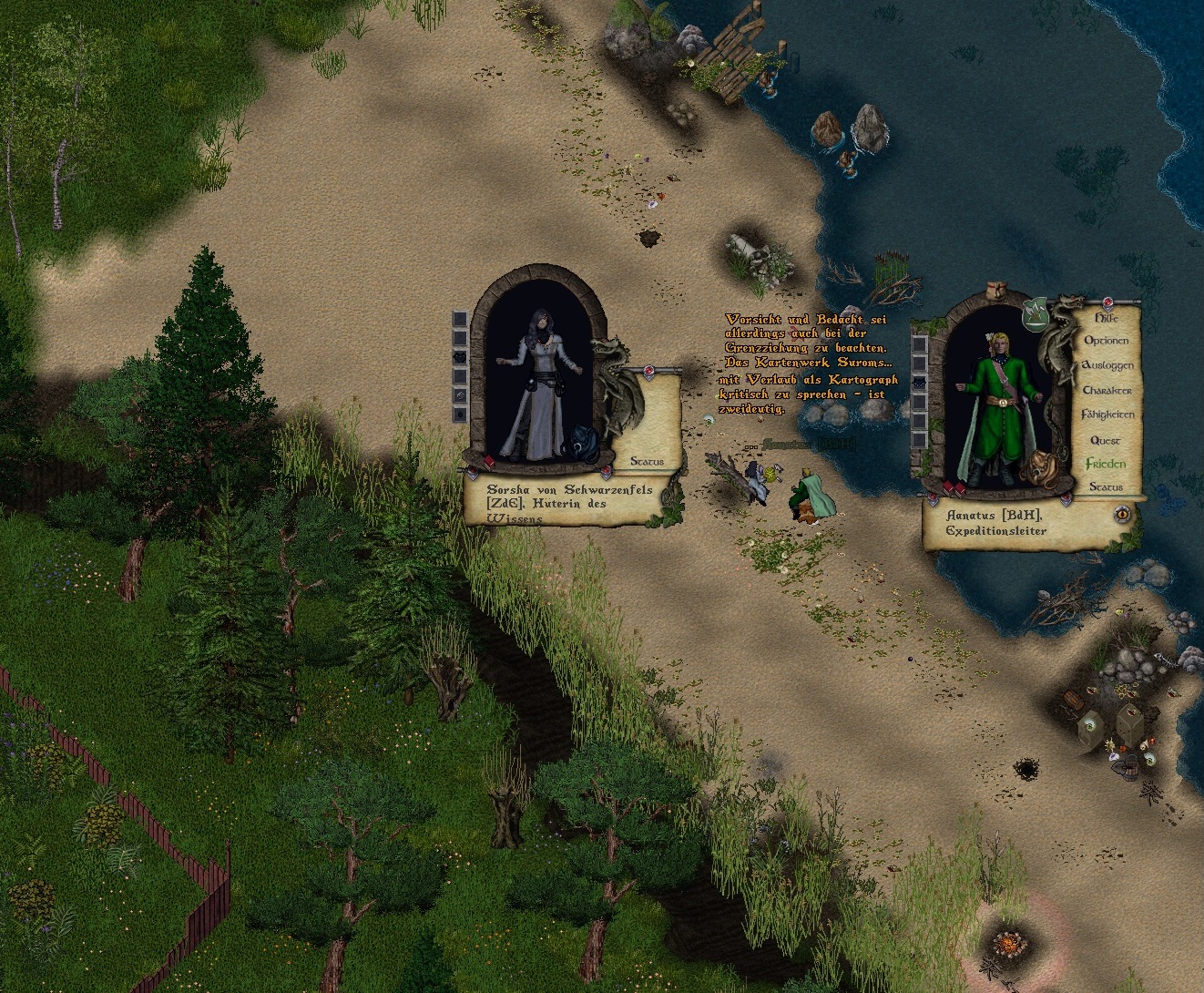This screenshot has height=993, width=1204.
Task: Open the Hilfe help menu
Action: pos(1105,319)
